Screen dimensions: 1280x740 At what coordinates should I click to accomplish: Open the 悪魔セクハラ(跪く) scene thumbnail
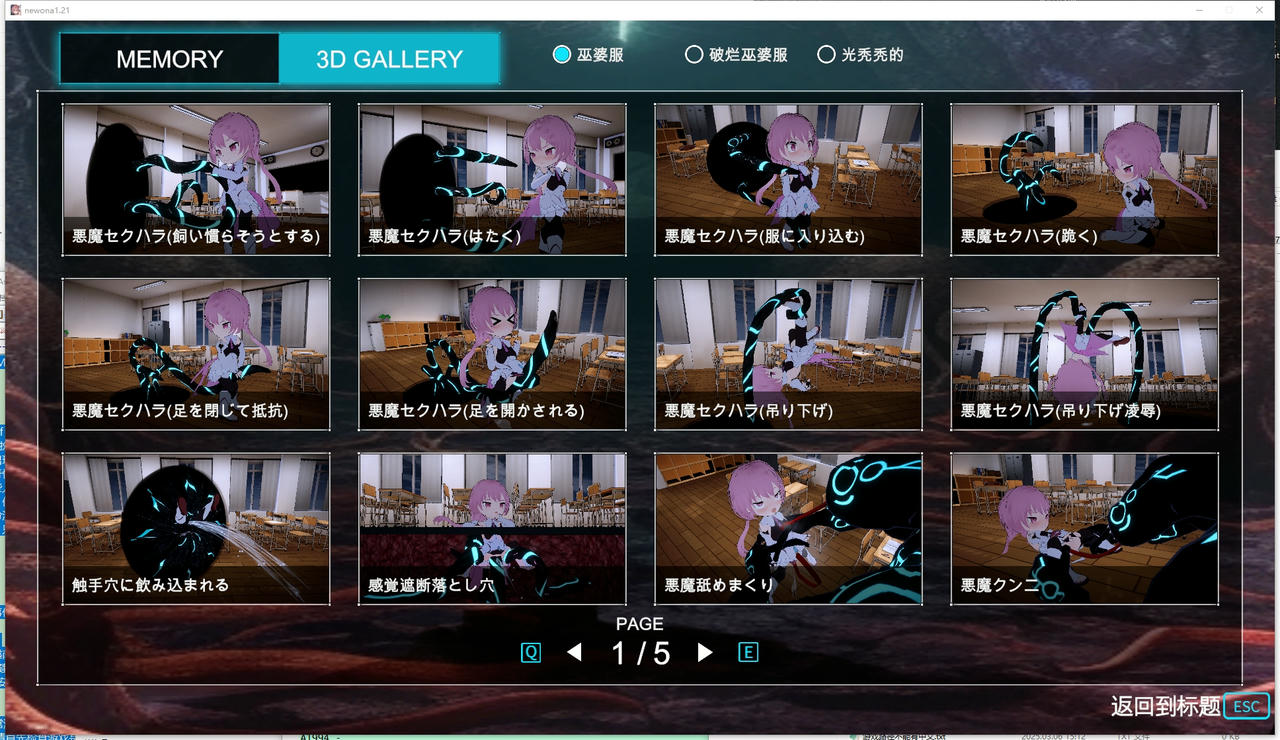1084,178
